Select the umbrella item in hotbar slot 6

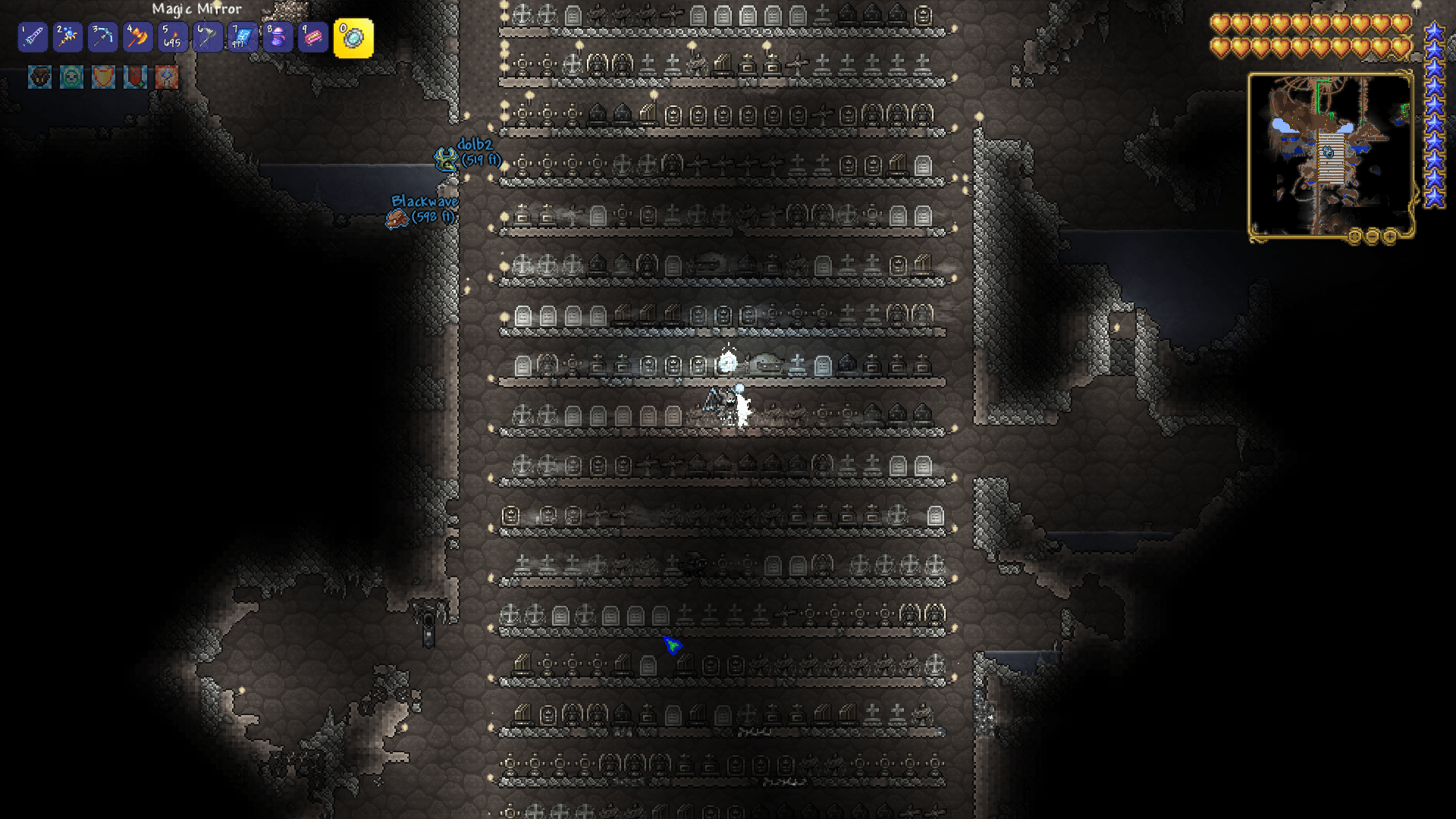[x=207, y=36]
